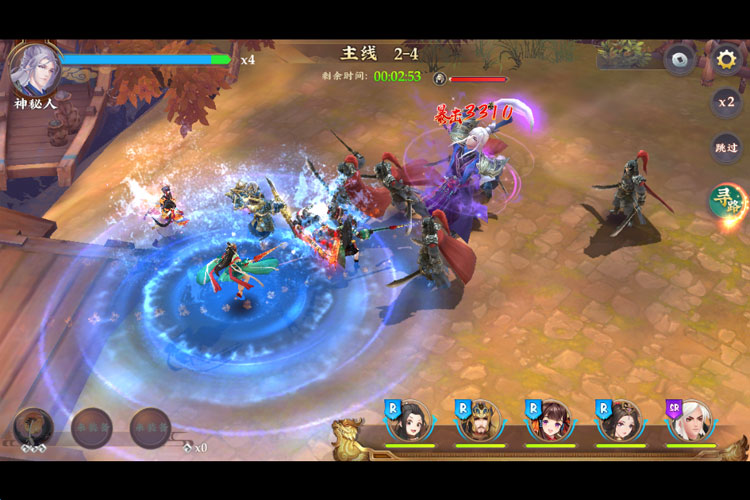Select the bearded helmeted hero portrait
Viewport: 750px width, 500px height.
(x=480, y=420)
